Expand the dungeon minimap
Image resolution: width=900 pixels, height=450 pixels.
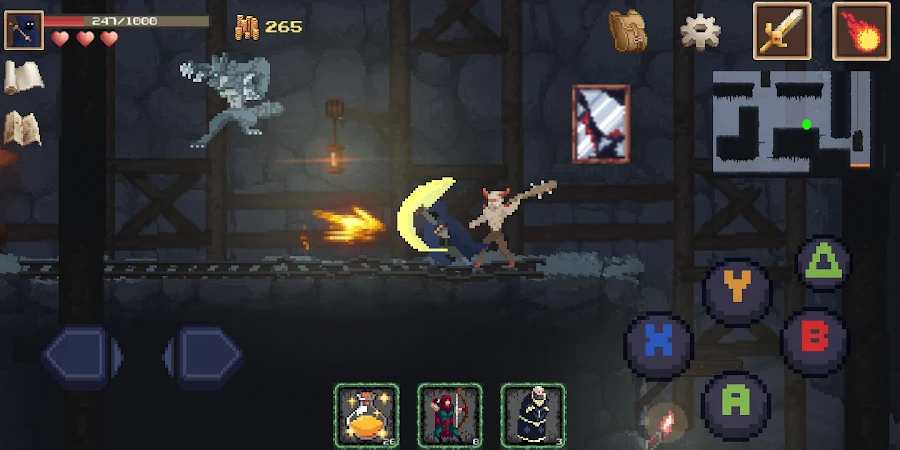pyautogui.click(x=791, y=120)
